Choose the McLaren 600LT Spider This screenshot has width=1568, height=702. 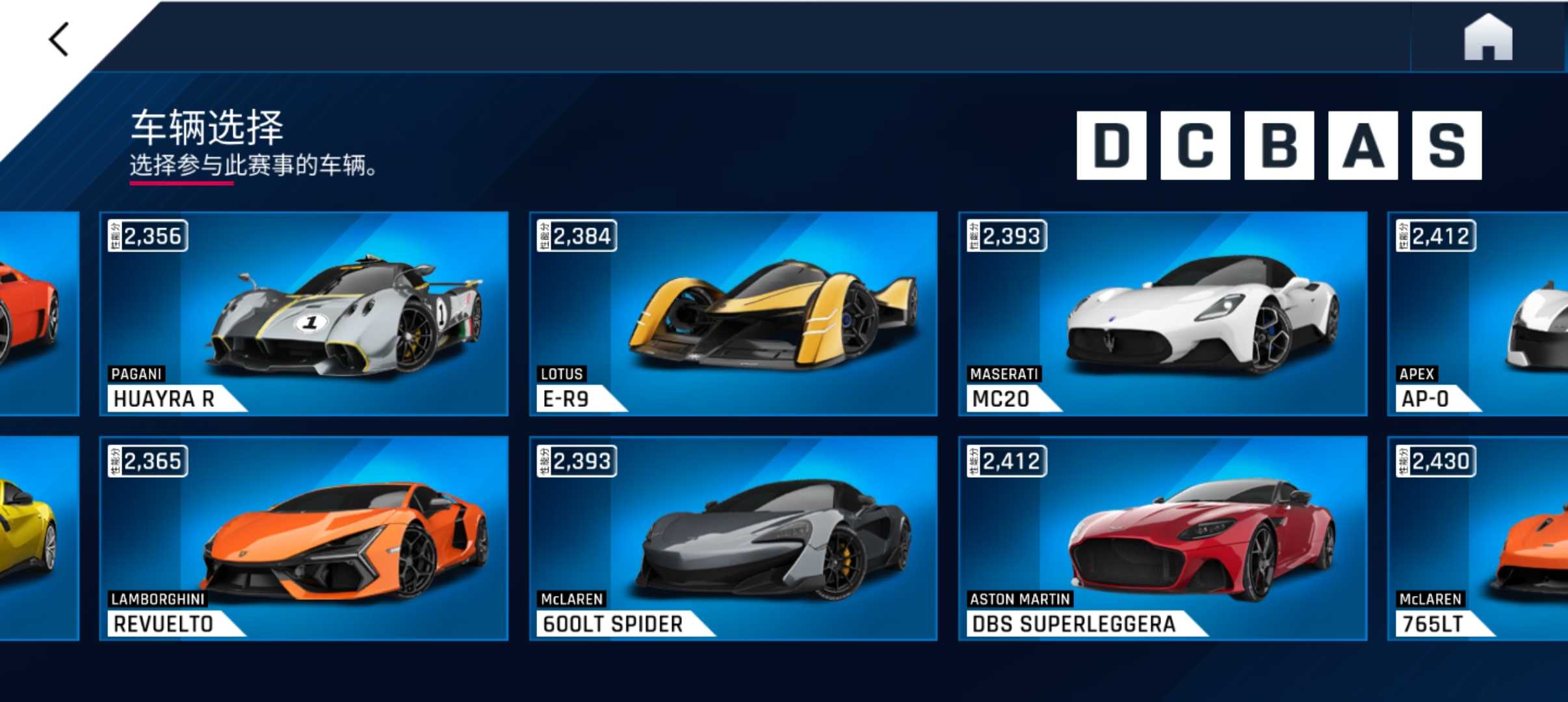(733, 538)
